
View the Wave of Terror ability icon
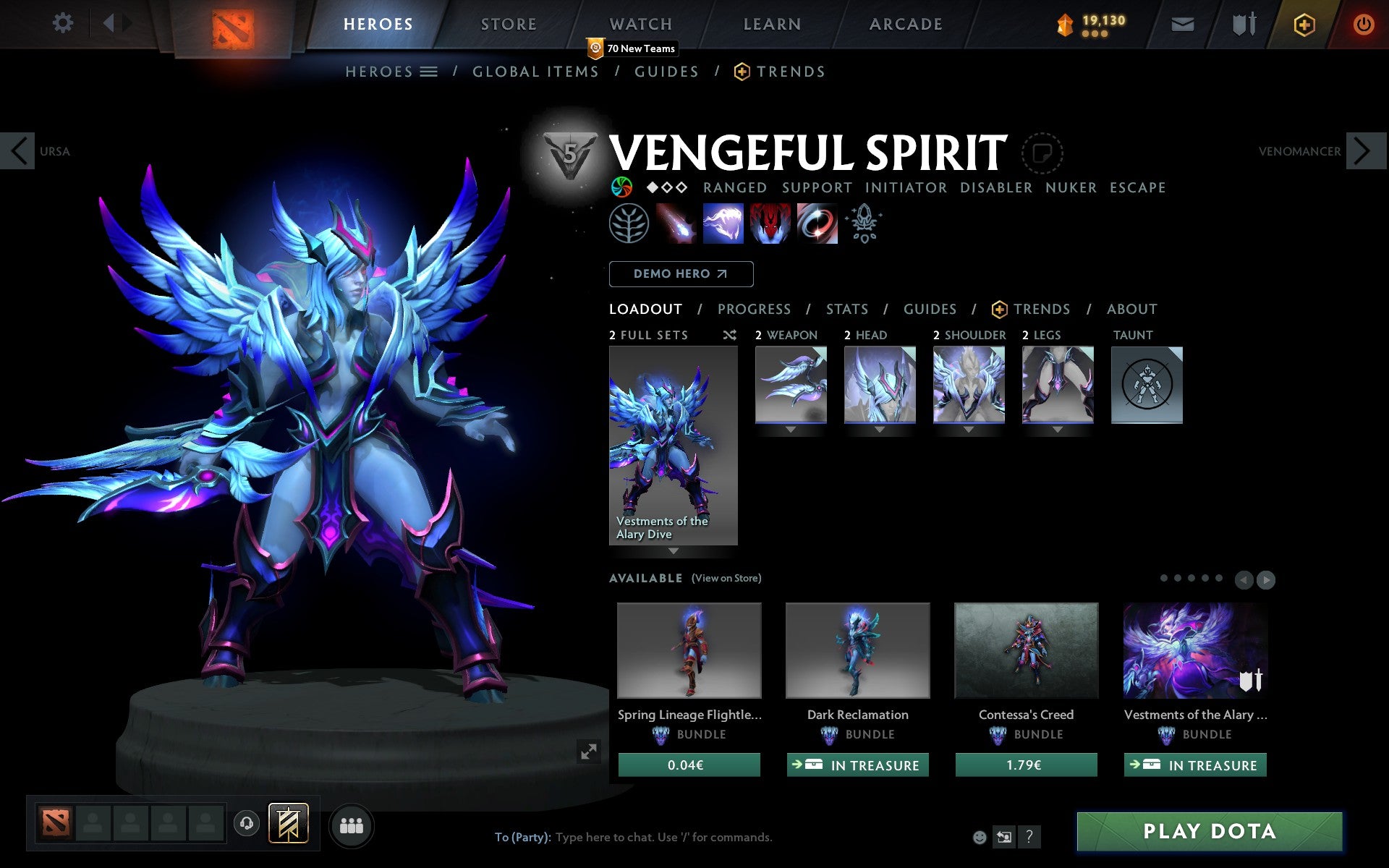point(723,224)
